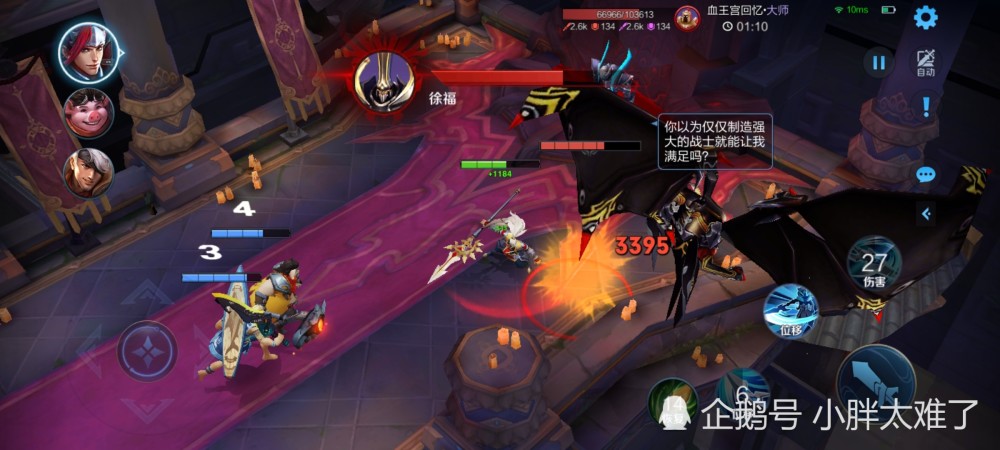Toggle the 自动 auto-battle mode
Viewport: 1000px width, 450px height.
pyautogui.click(x=925, y=63)
